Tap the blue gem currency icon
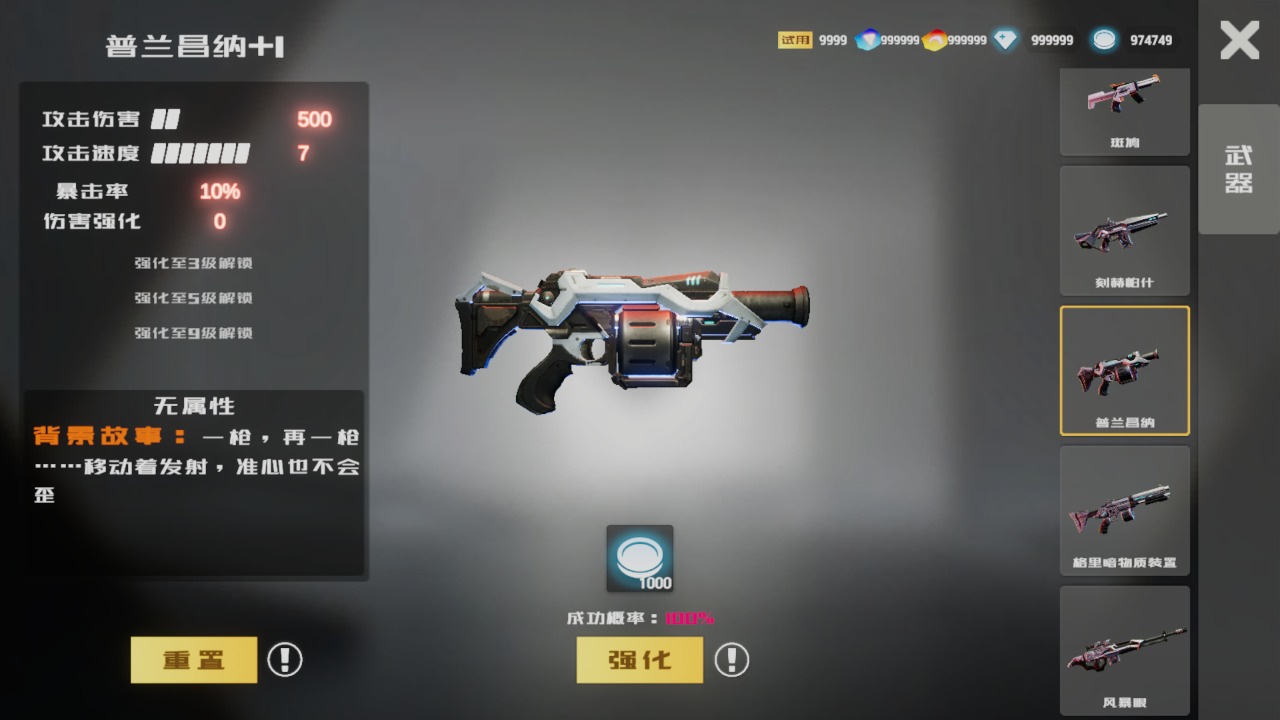1280x720 pixels. [867, 40]
